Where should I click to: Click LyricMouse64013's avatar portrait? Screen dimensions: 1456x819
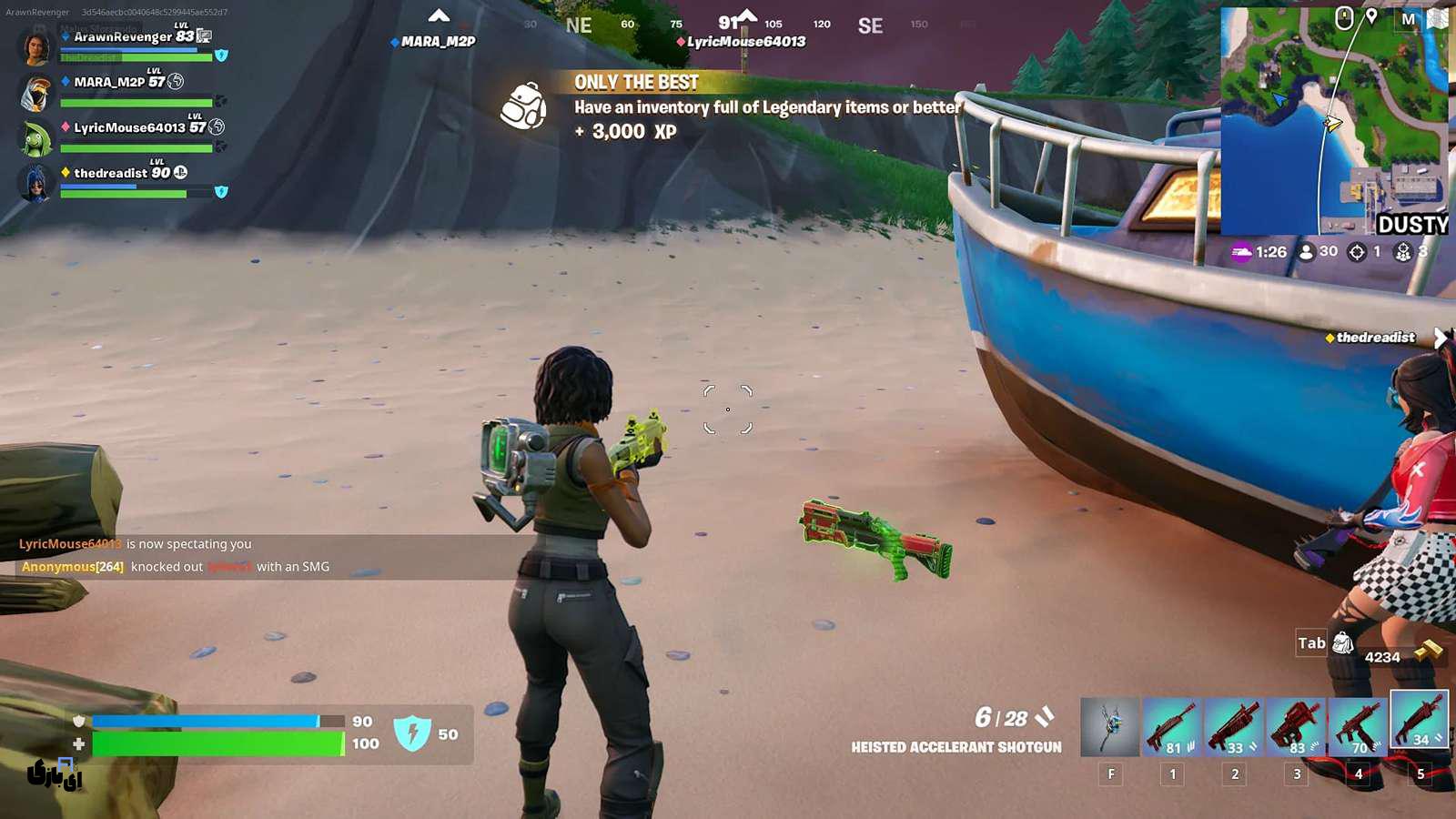click(x=35, y=136)
